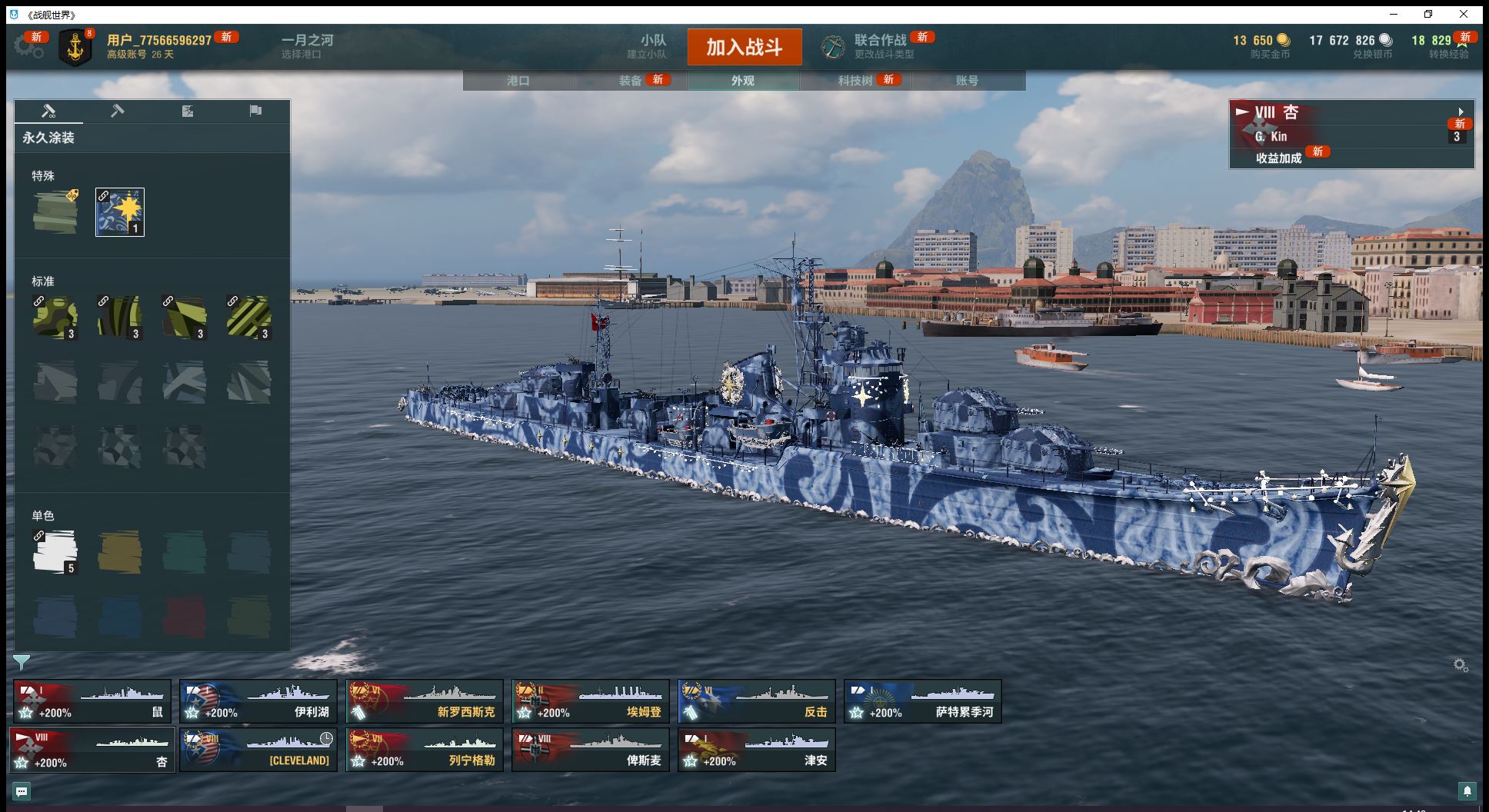The height and width of the screenshot is (812, 1489).
Task: Switch to the 港口 port tab
Action: pos(518,81)
